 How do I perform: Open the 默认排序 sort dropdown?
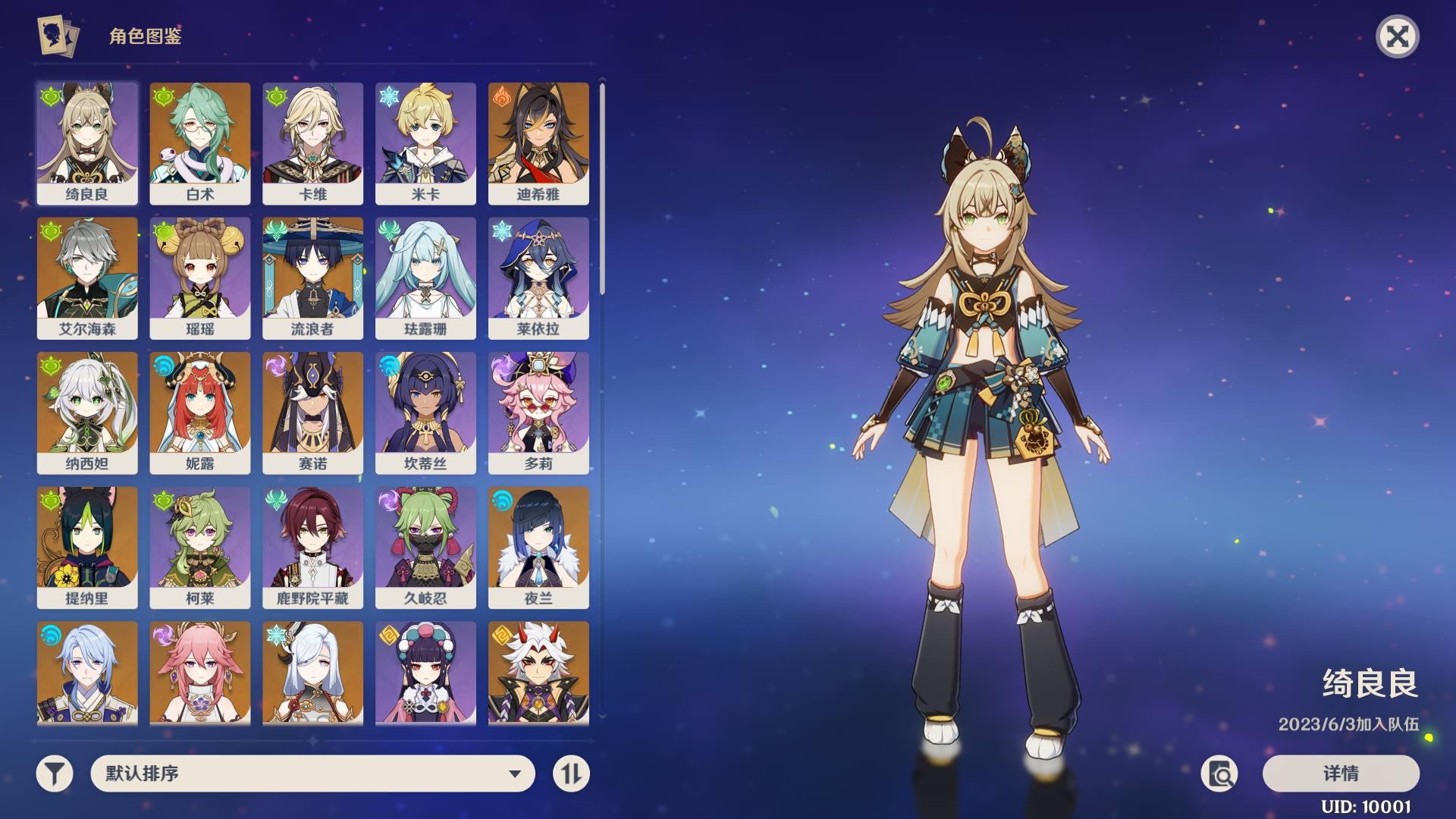312,773
